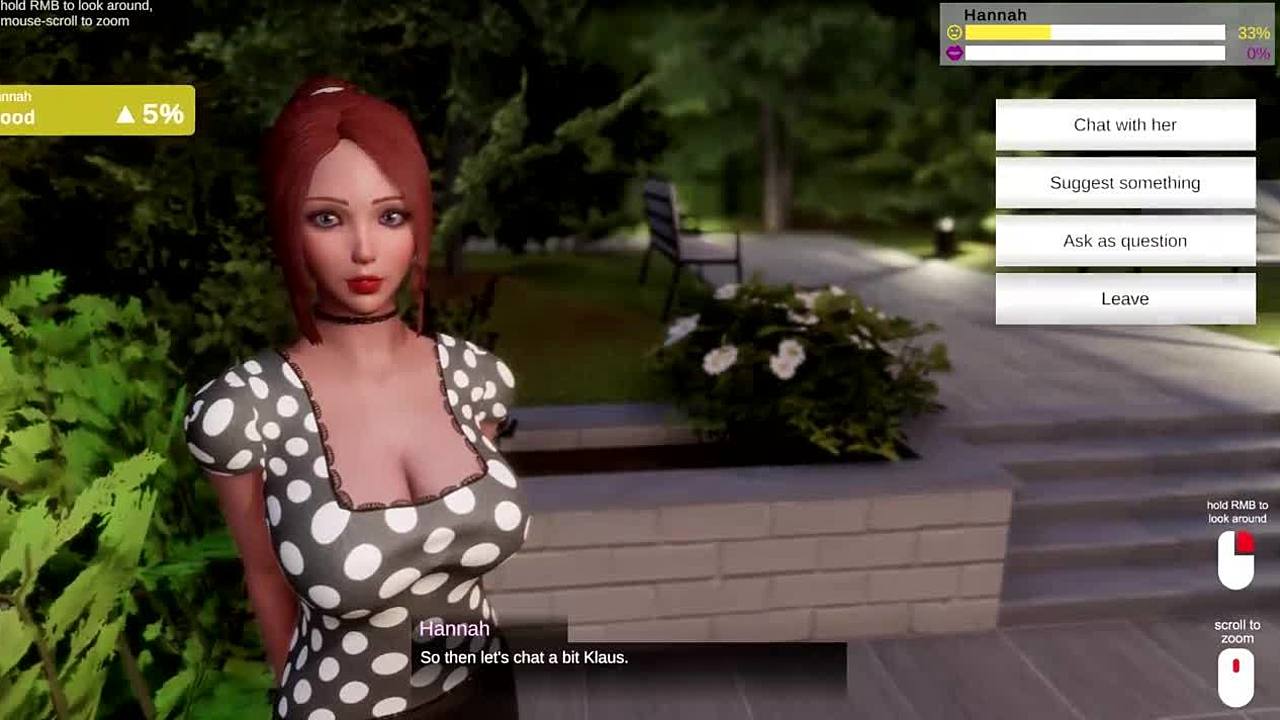Click the Leave button
Viewport: 1280px width, 720px height.
tap(1125, 299)
